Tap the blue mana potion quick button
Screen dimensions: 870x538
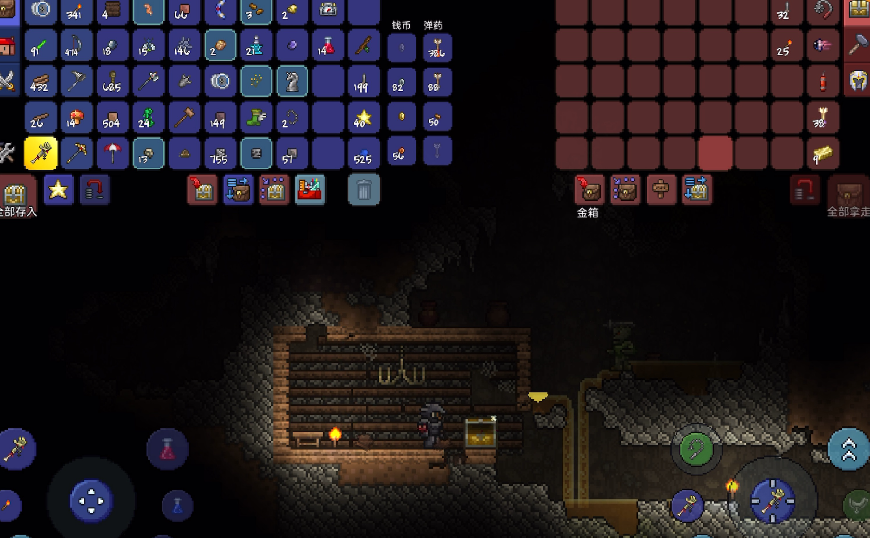coord(177,505)
